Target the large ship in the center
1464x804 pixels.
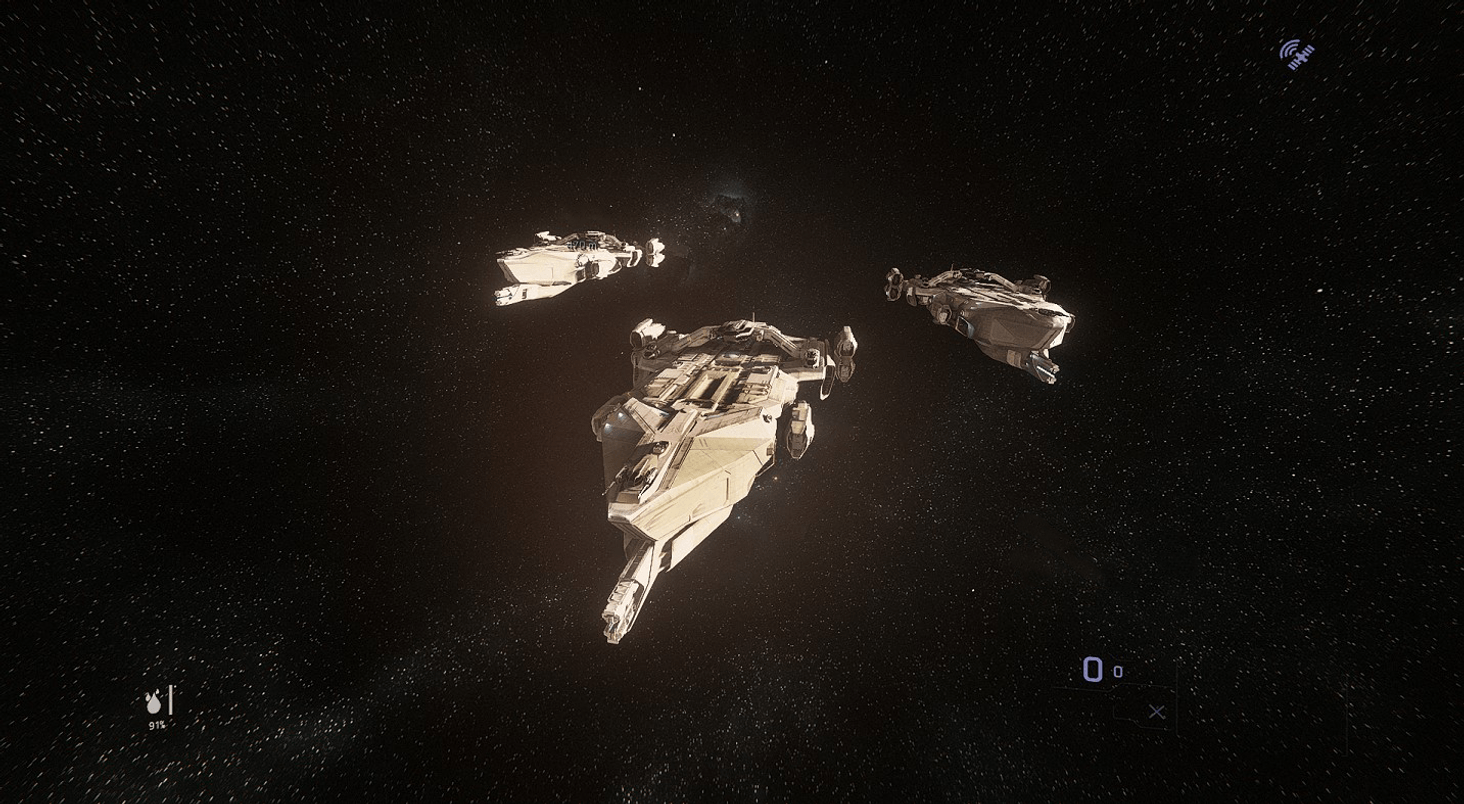coord(720,430)
